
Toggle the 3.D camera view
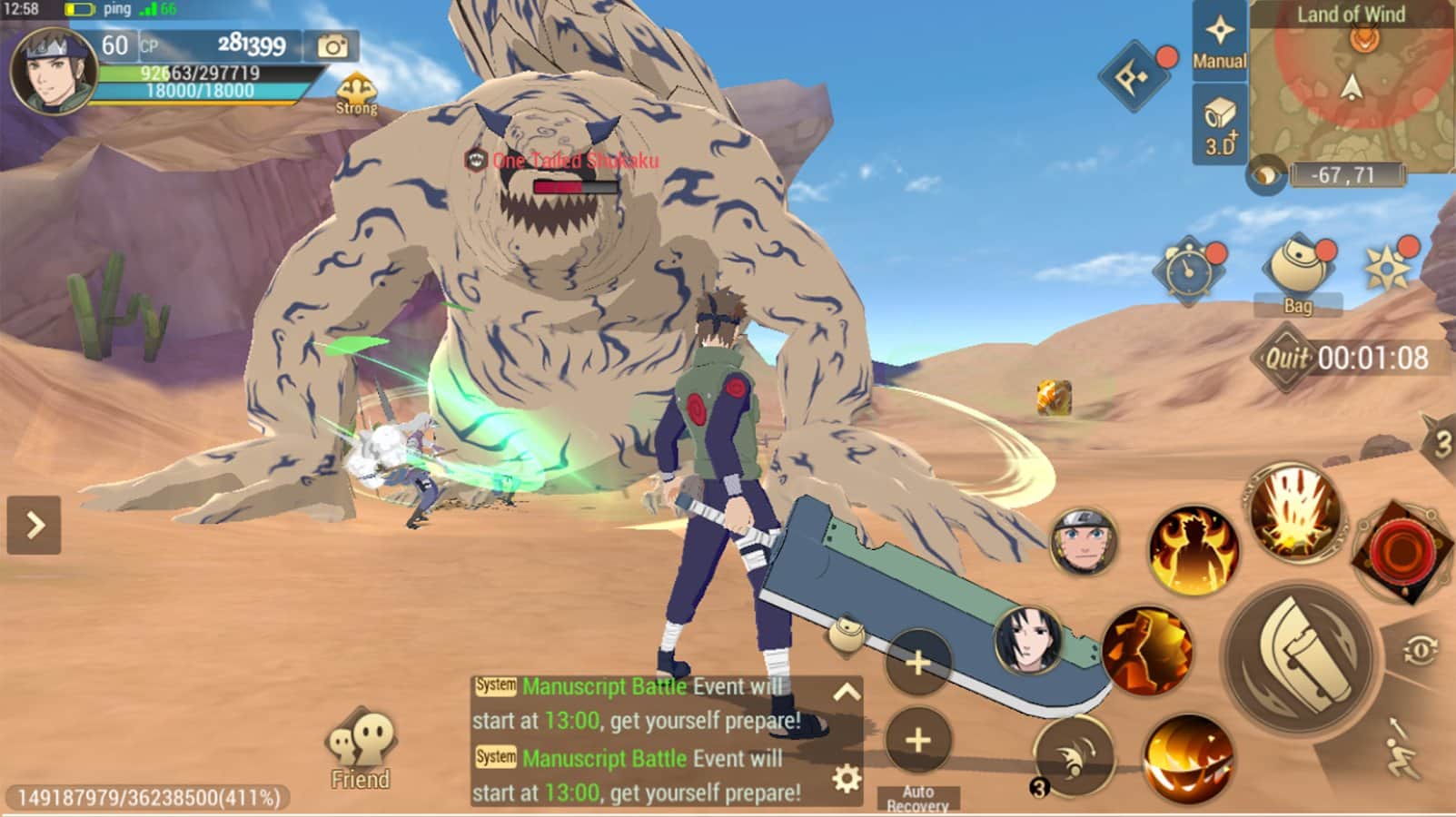(x=1219, y=125)
